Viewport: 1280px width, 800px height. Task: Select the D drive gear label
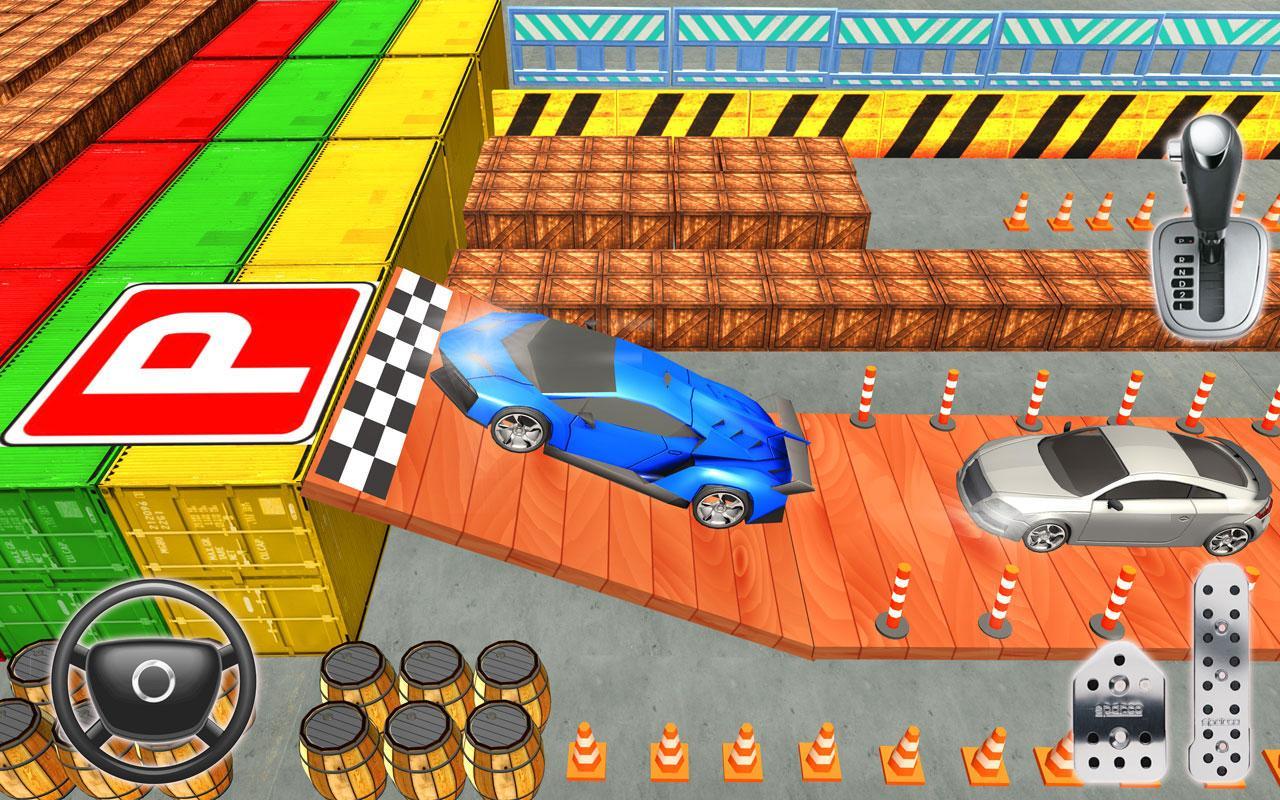click(x=1180, y=283)
